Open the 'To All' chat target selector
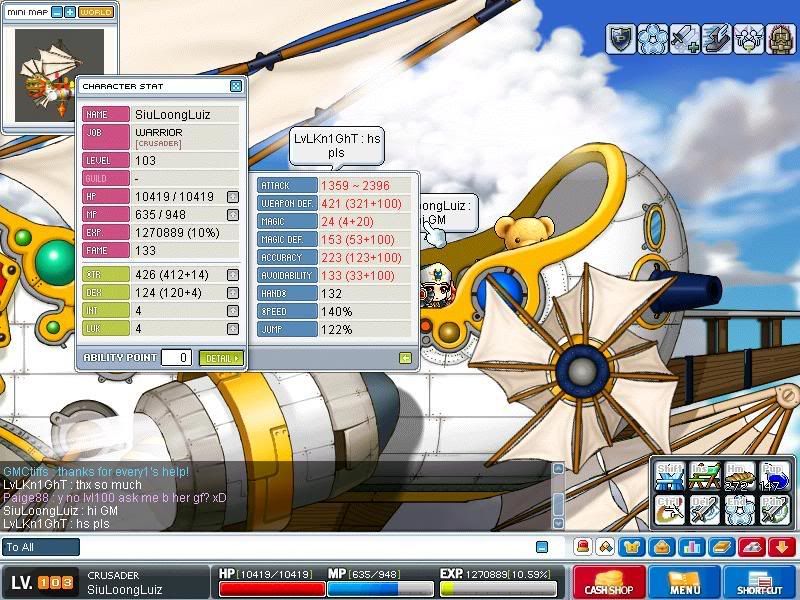Image resolution: width=800 pixels, height=600 pixels. tap(40, 547)
